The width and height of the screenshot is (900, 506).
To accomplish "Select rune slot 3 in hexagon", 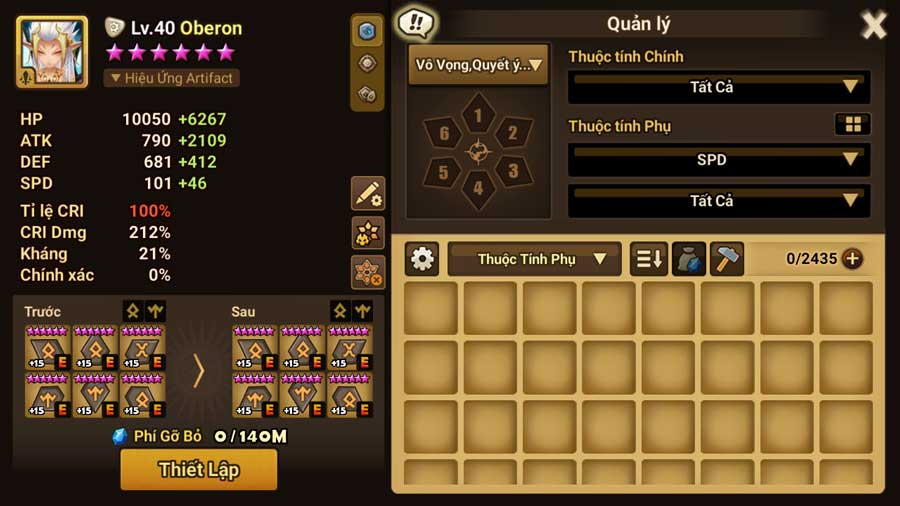I will point(512,170).
